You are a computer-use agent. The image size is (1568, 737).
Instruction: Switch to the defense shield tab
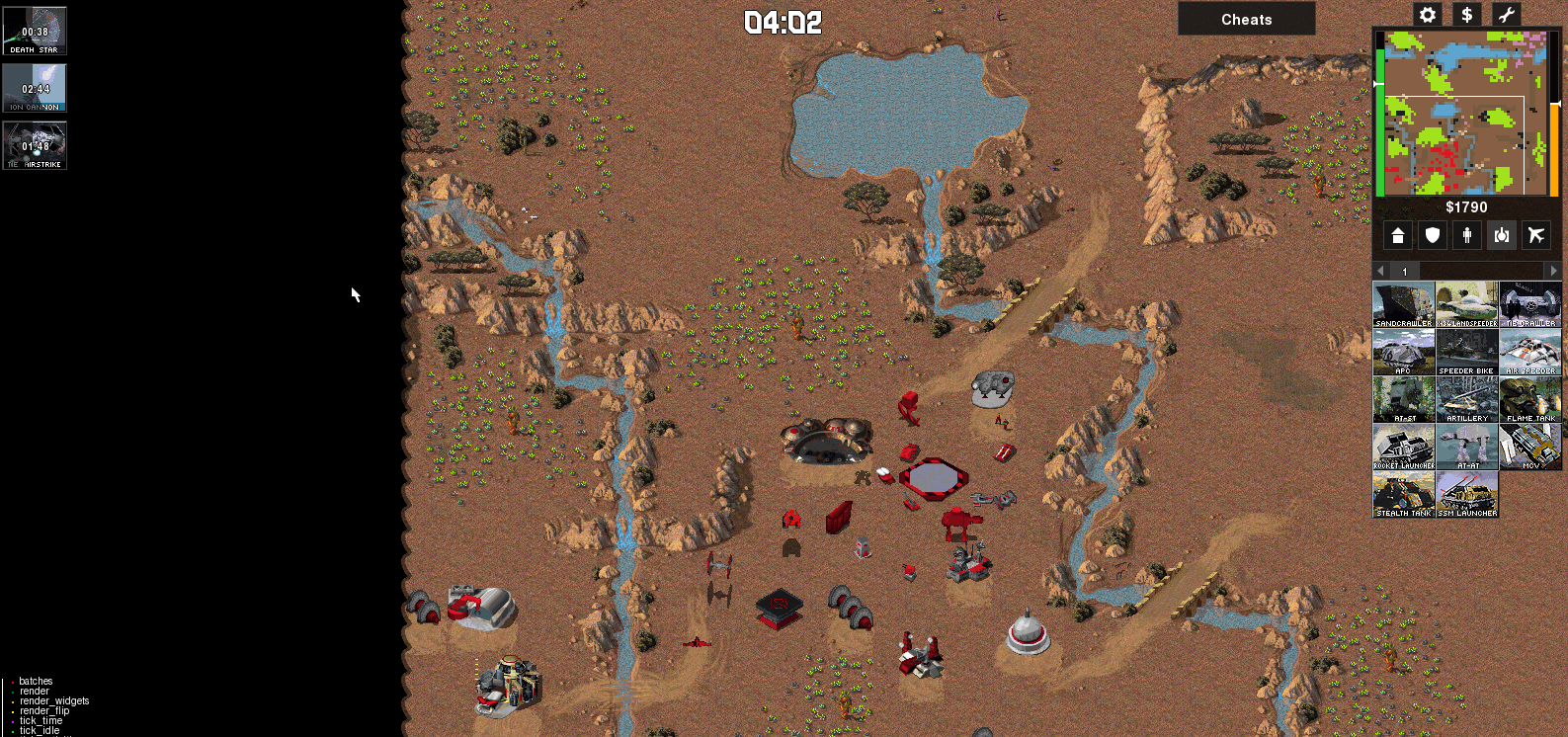point(1432,235)
